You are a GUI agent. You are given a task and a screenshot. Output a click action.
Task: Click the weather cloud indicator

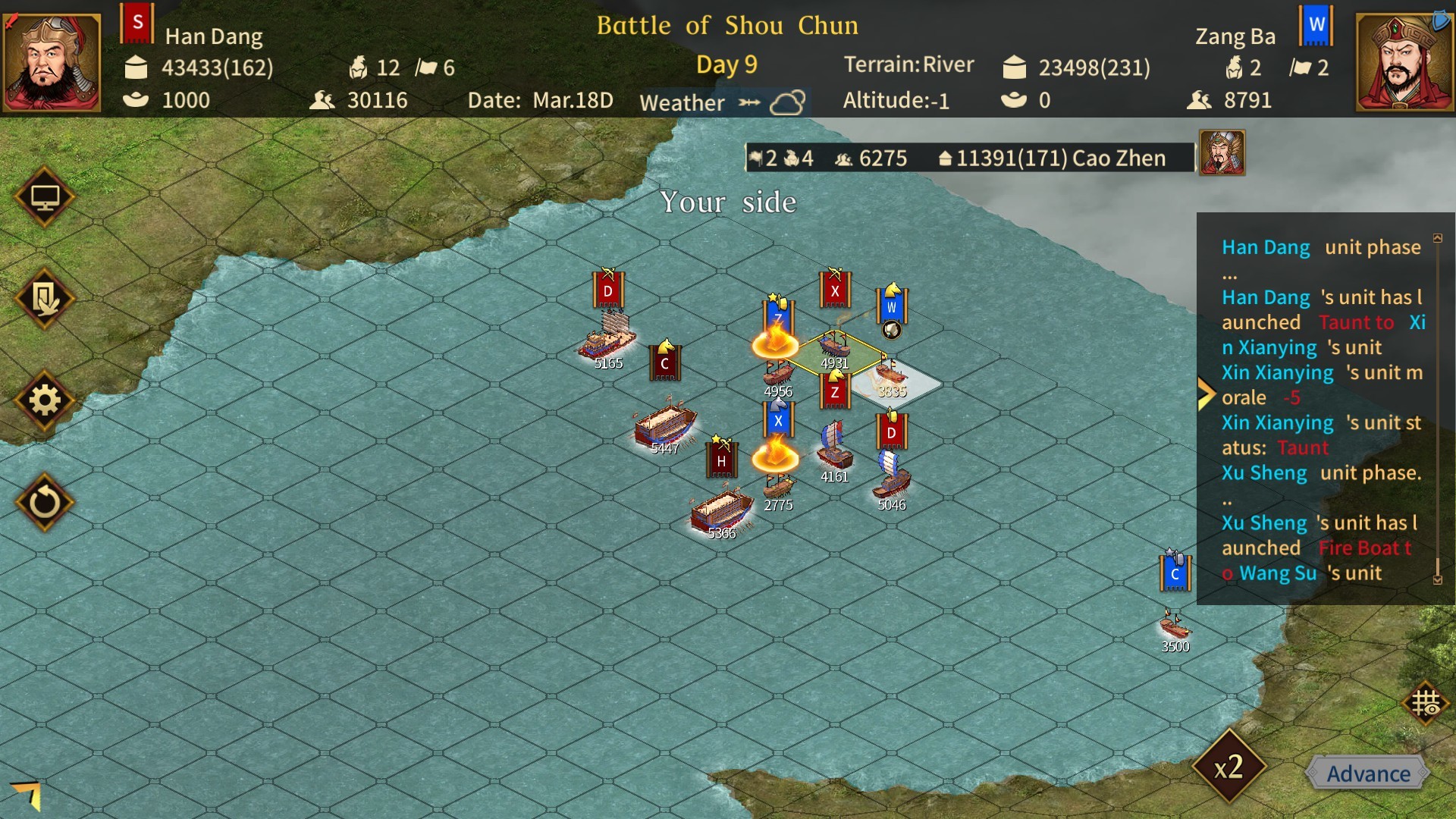789,101
